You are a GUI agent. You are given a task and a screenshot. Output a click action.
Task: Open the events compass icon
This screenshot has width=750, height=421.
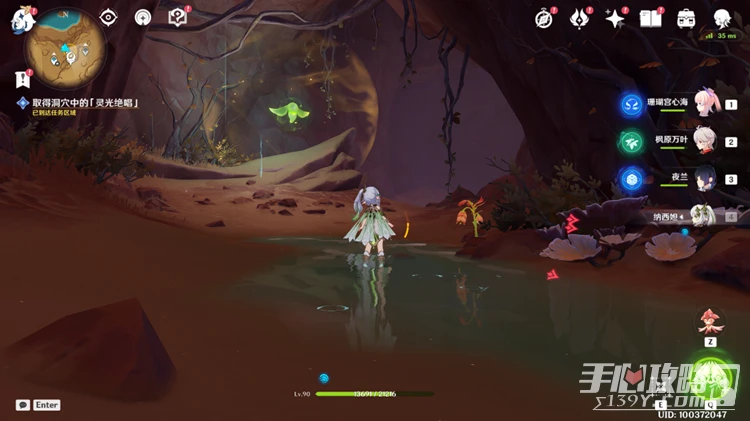pyautogui.click(x=544, y=19)
